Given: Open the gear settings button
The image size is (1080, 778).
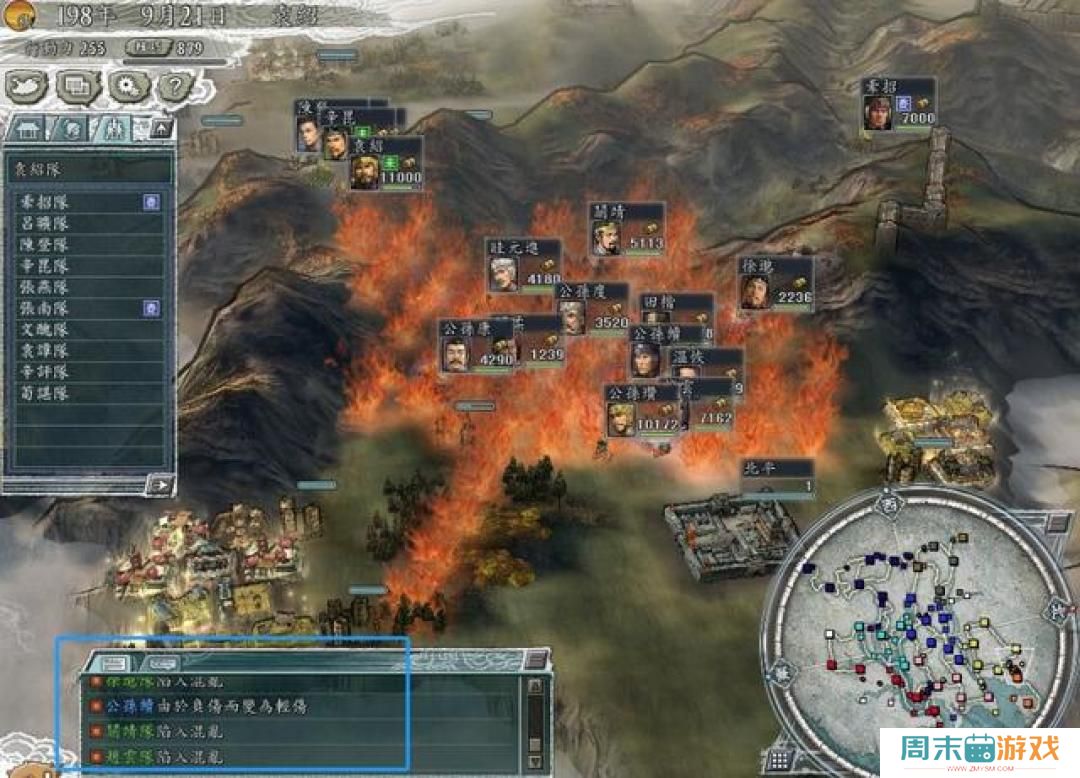Looking at the screenshot, I should click(127, 88).
